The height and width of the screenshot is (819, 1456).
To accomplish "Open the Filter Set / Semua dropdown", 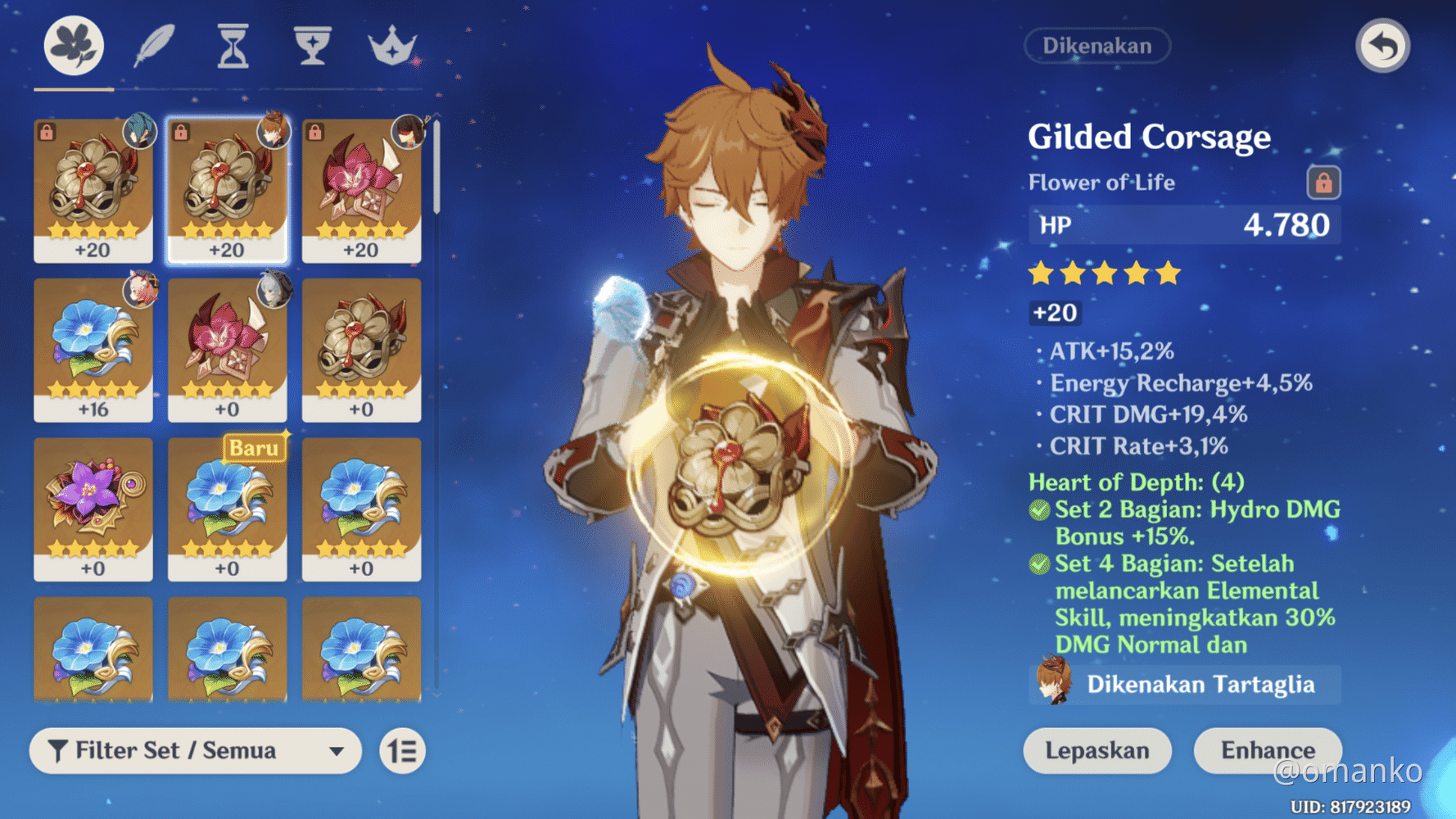I will click(195, 750).
